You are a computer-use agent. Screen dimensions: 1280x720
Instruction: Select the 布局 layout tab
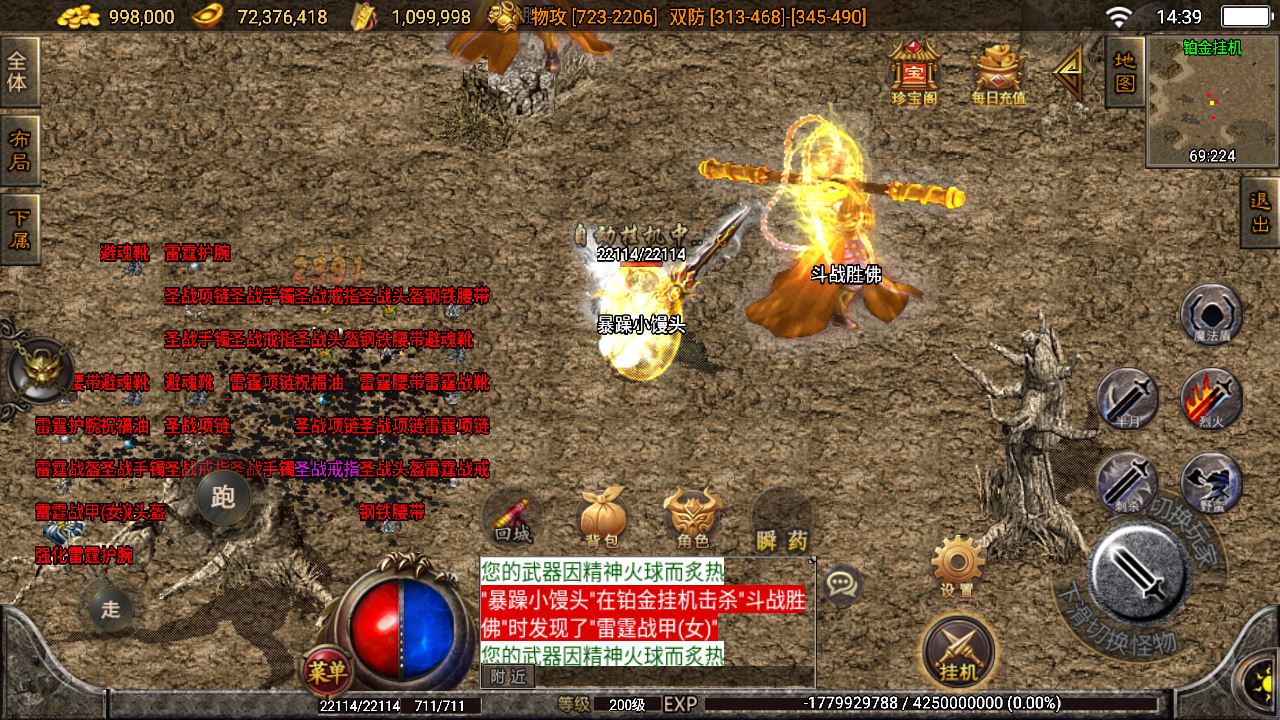18,150
